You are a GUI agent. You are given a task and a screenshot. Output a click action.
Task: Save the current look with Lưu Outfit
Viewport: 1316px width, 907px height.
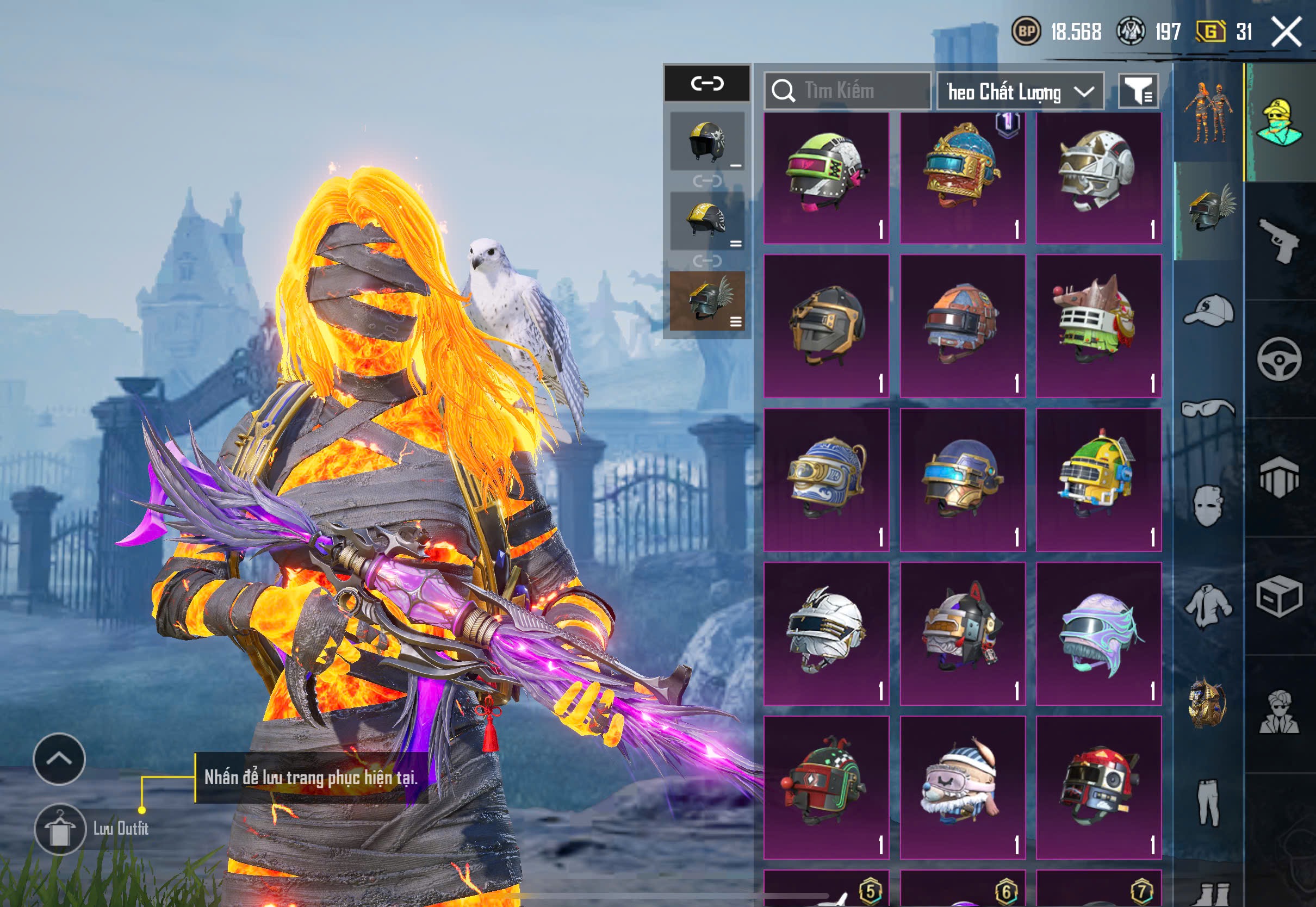[60, 829]
